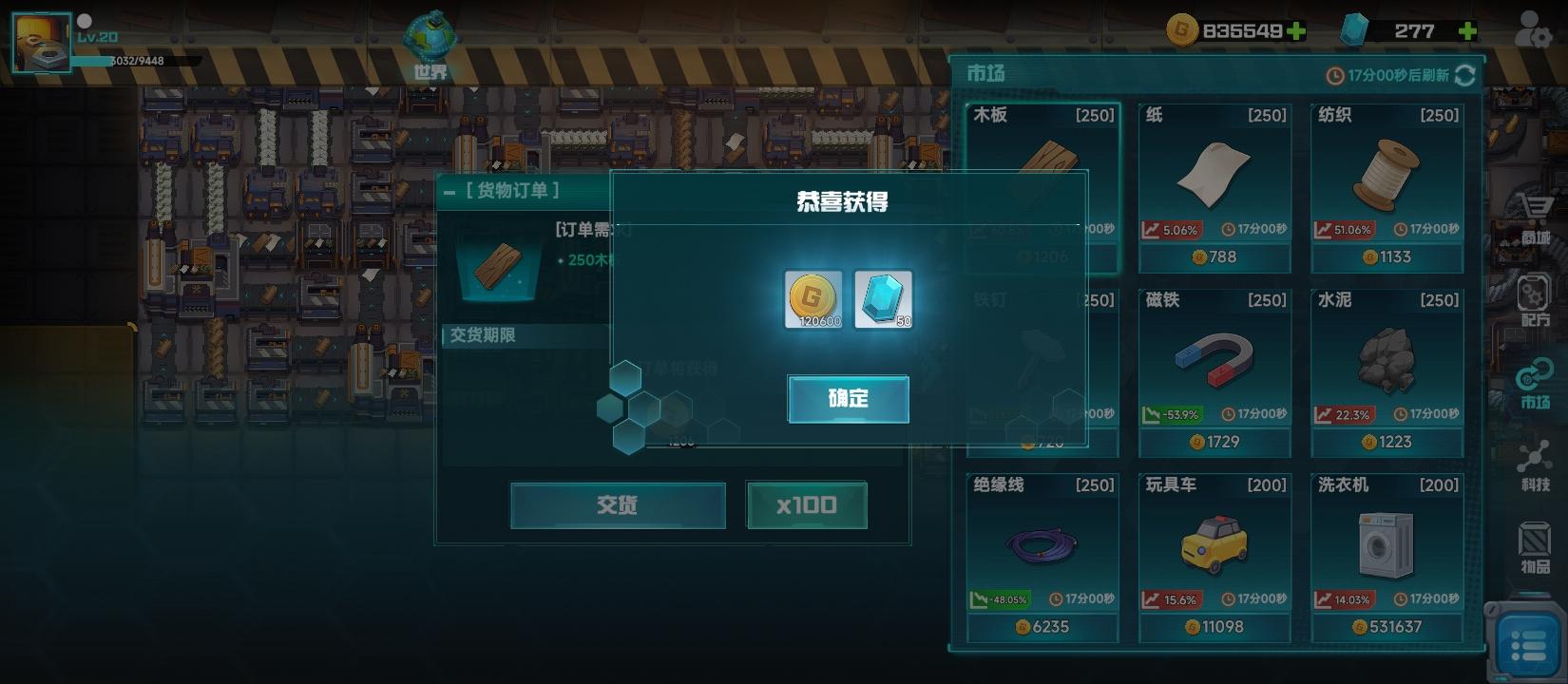Select the 洗衣机 washing machine market listing
The width and height of the screenshot is (1568, 684).
[x=1388, y=556]
